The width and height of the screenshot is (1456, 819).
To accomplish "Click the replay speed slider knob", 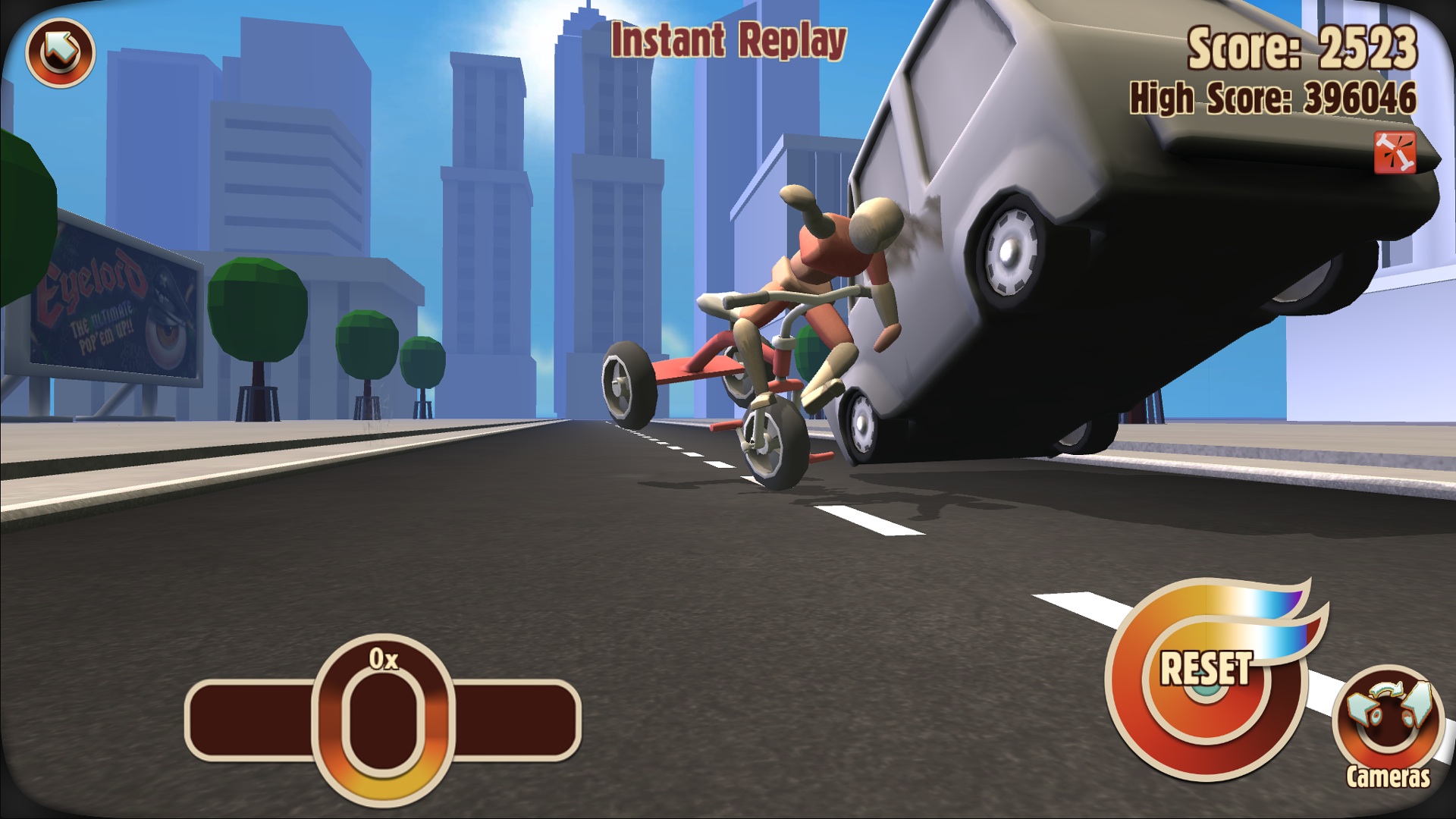I will (x=383, y=719).
